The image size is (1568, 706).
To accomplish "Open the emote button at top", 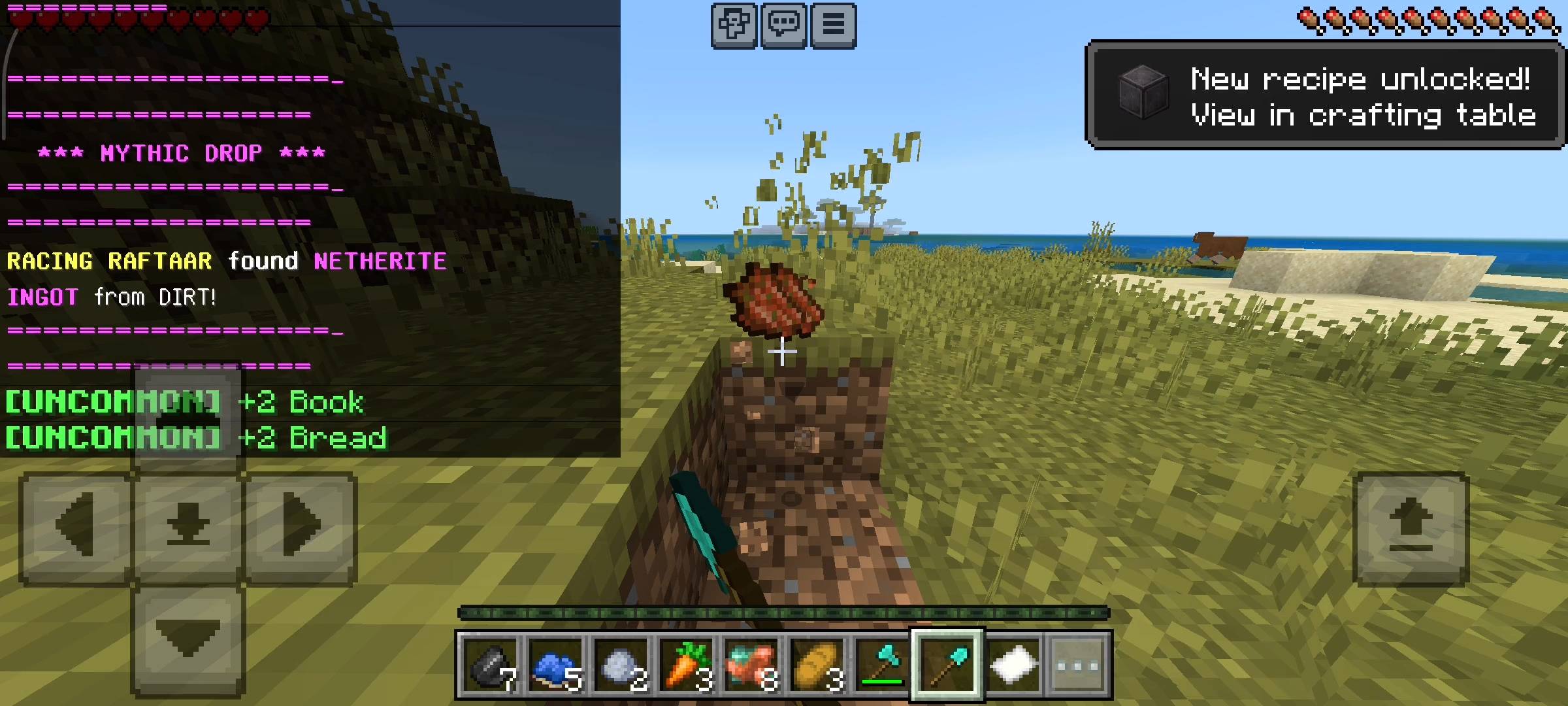I will click(x=734, y=25).
